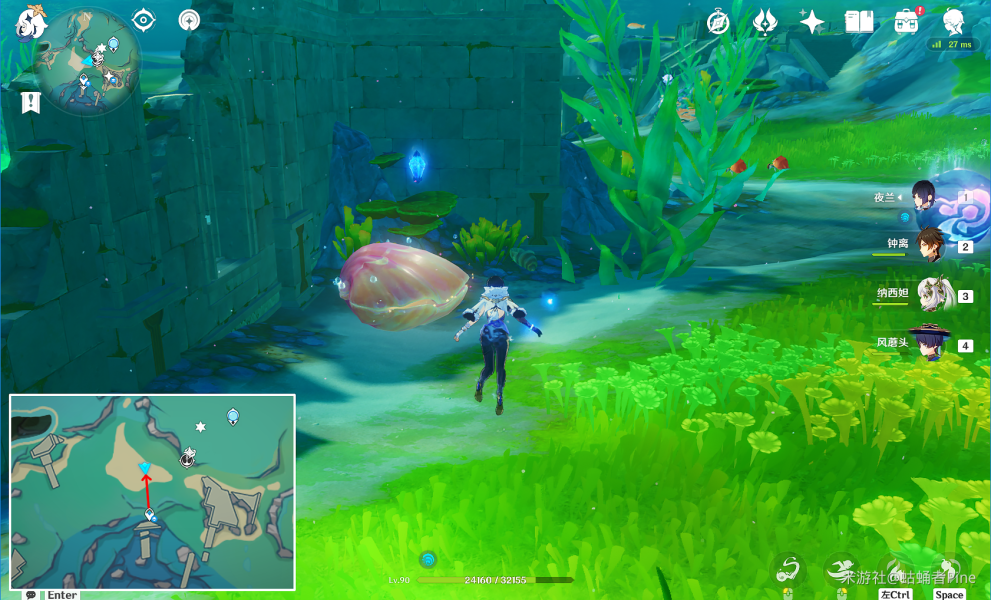This screenshot has height=600, width=991.
Task: Open the battle pass icon
Action: [766, 22]
